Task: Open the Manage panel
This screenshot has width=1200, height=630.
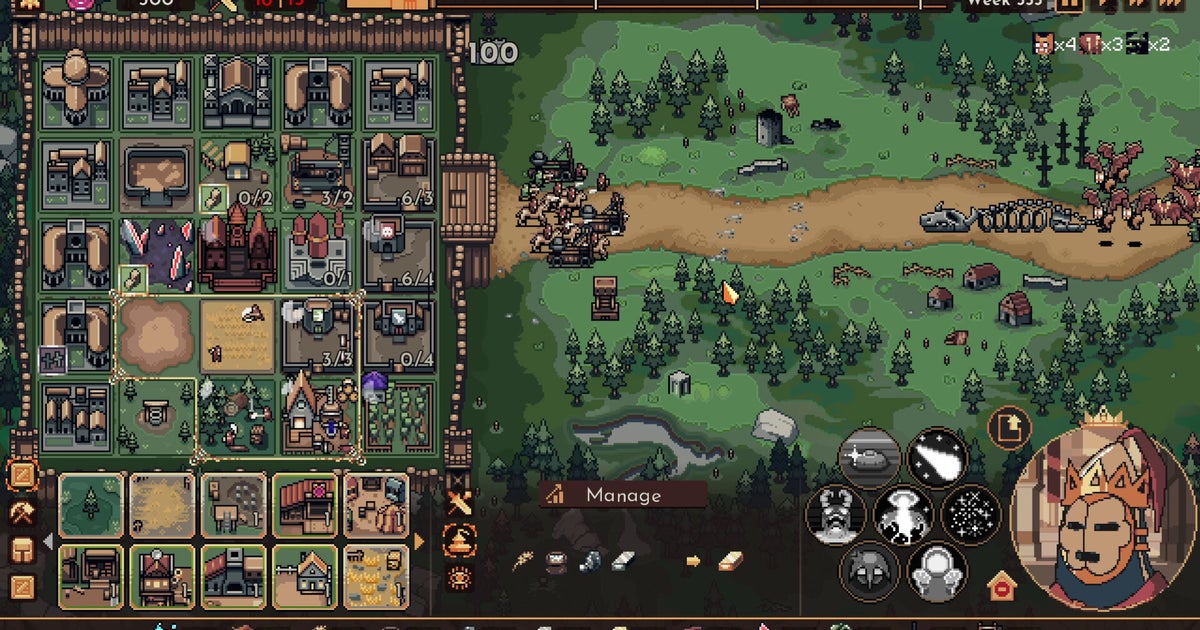Action: point(623,495)
